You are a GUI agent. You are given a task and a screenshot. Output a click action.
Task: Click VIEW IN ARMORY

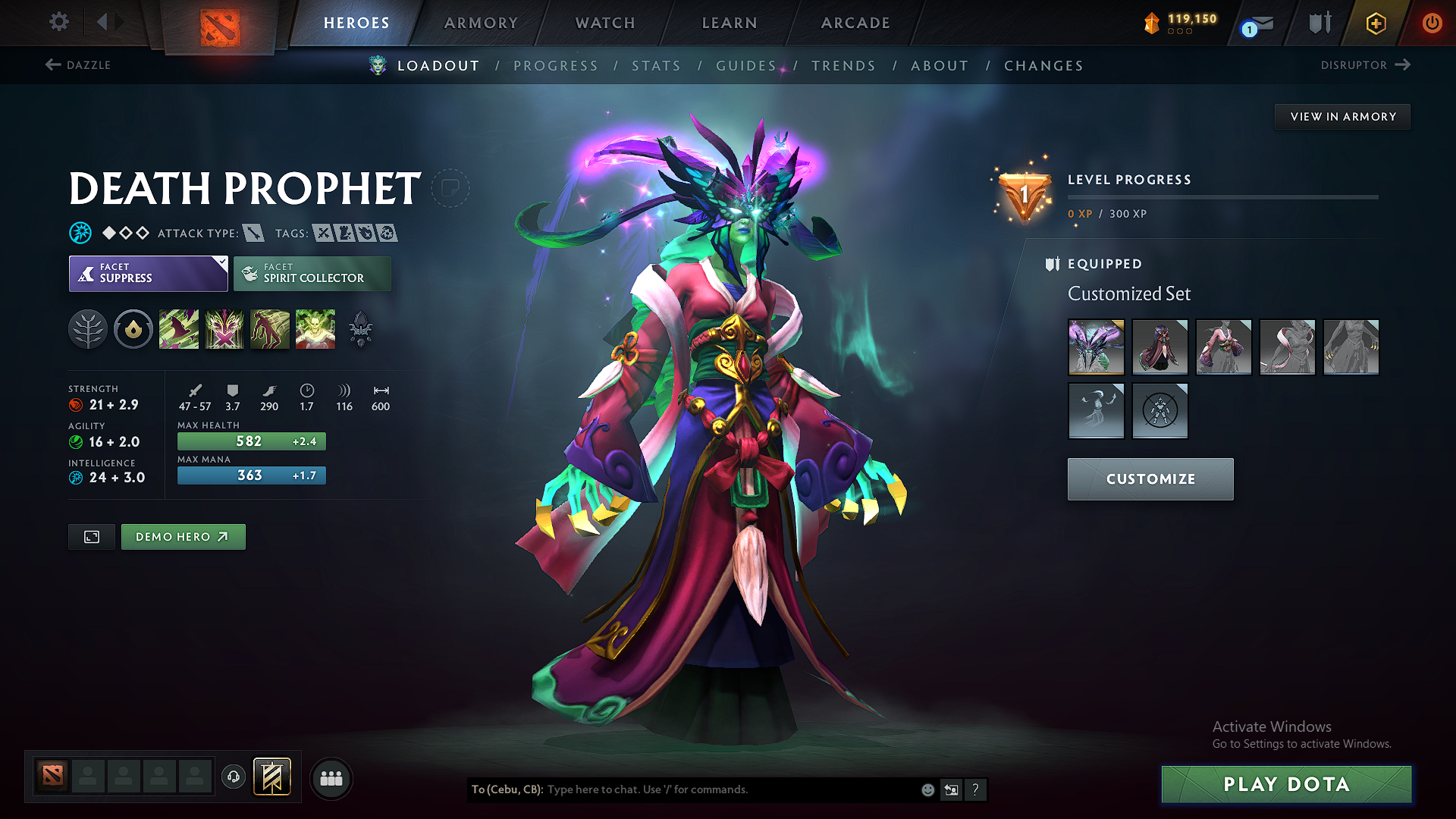(x=1341, y=116)
